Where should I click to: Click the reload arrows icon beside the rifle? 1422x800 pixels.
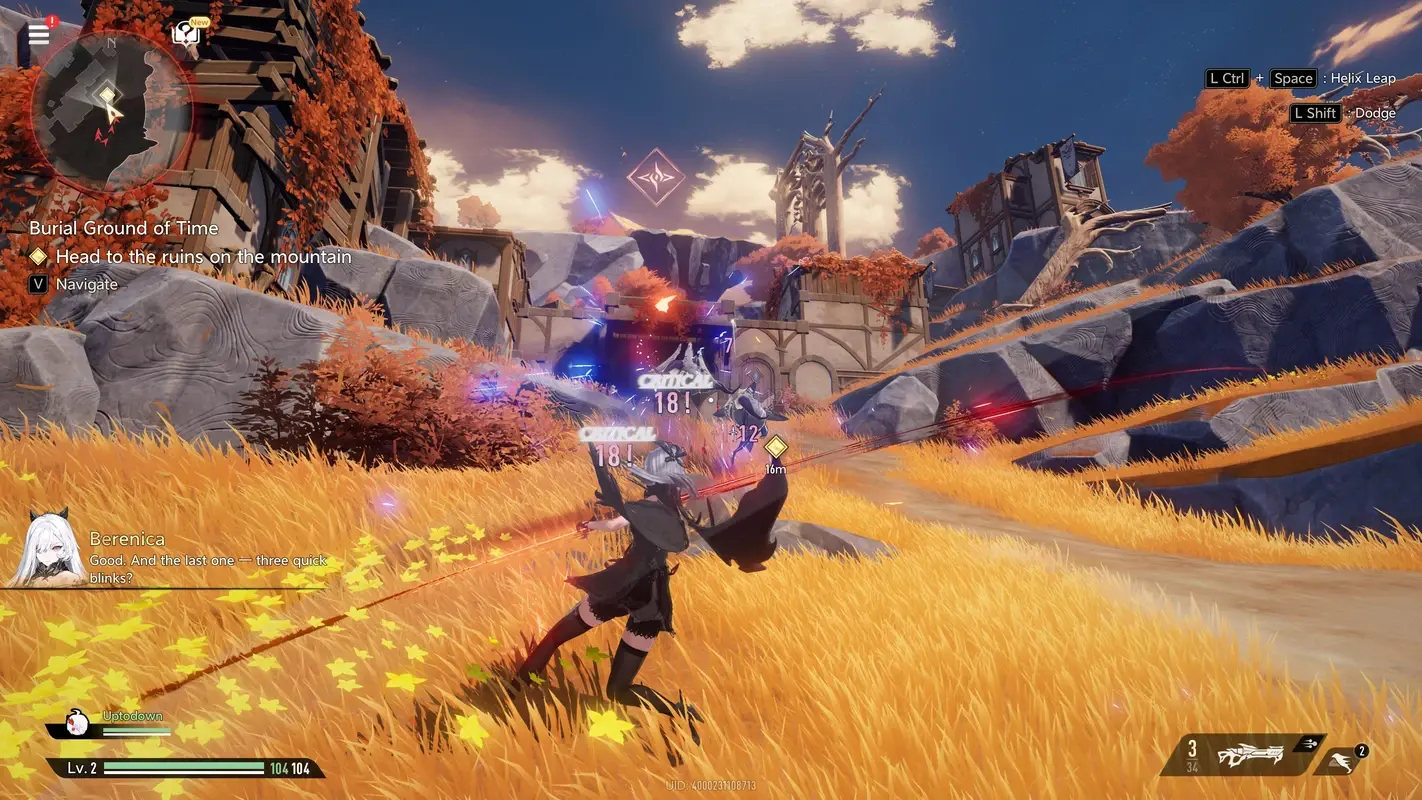pos(1311,743)
